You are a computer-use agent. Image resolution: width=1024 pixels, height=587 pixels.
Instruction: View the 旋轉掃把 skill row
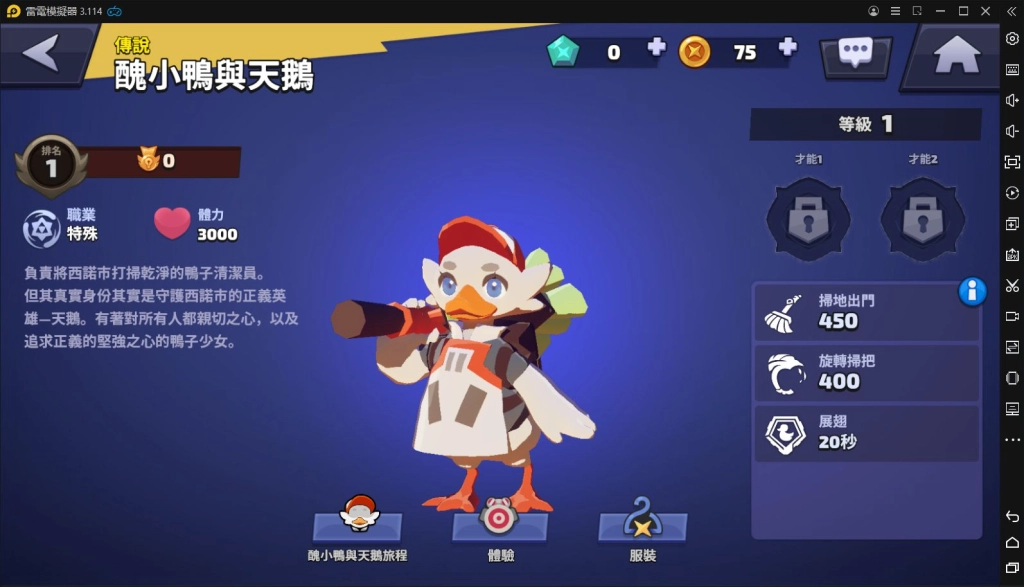866,372
